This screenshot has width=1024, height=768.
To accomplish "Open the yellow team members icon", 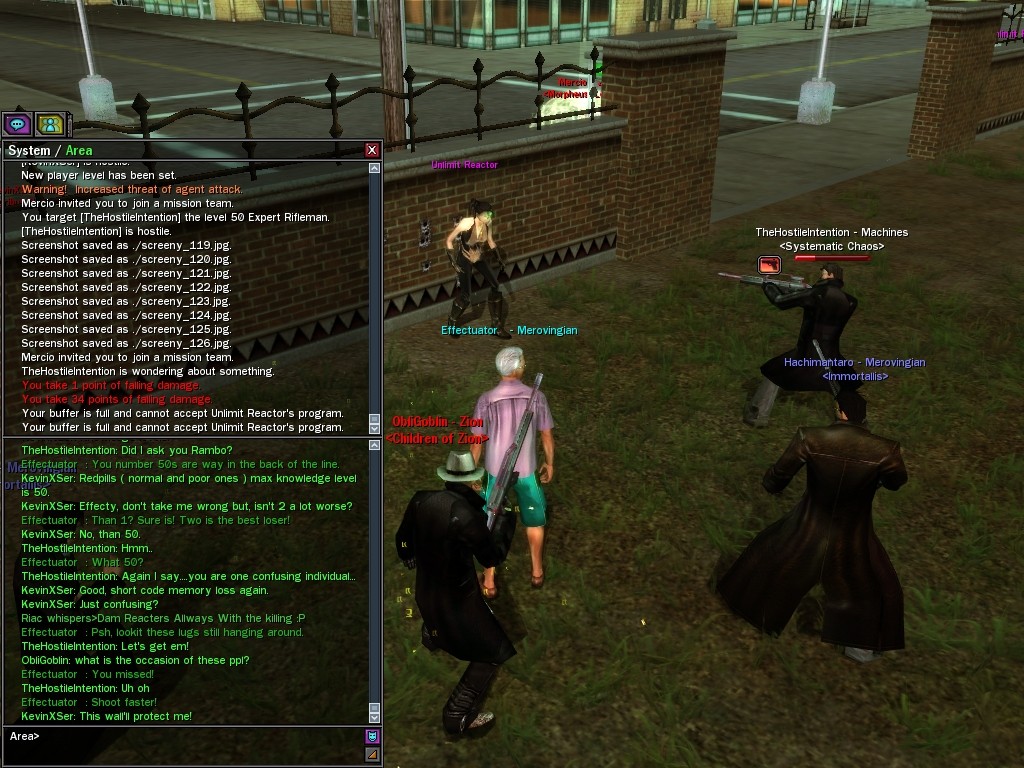I will (50, 124).
